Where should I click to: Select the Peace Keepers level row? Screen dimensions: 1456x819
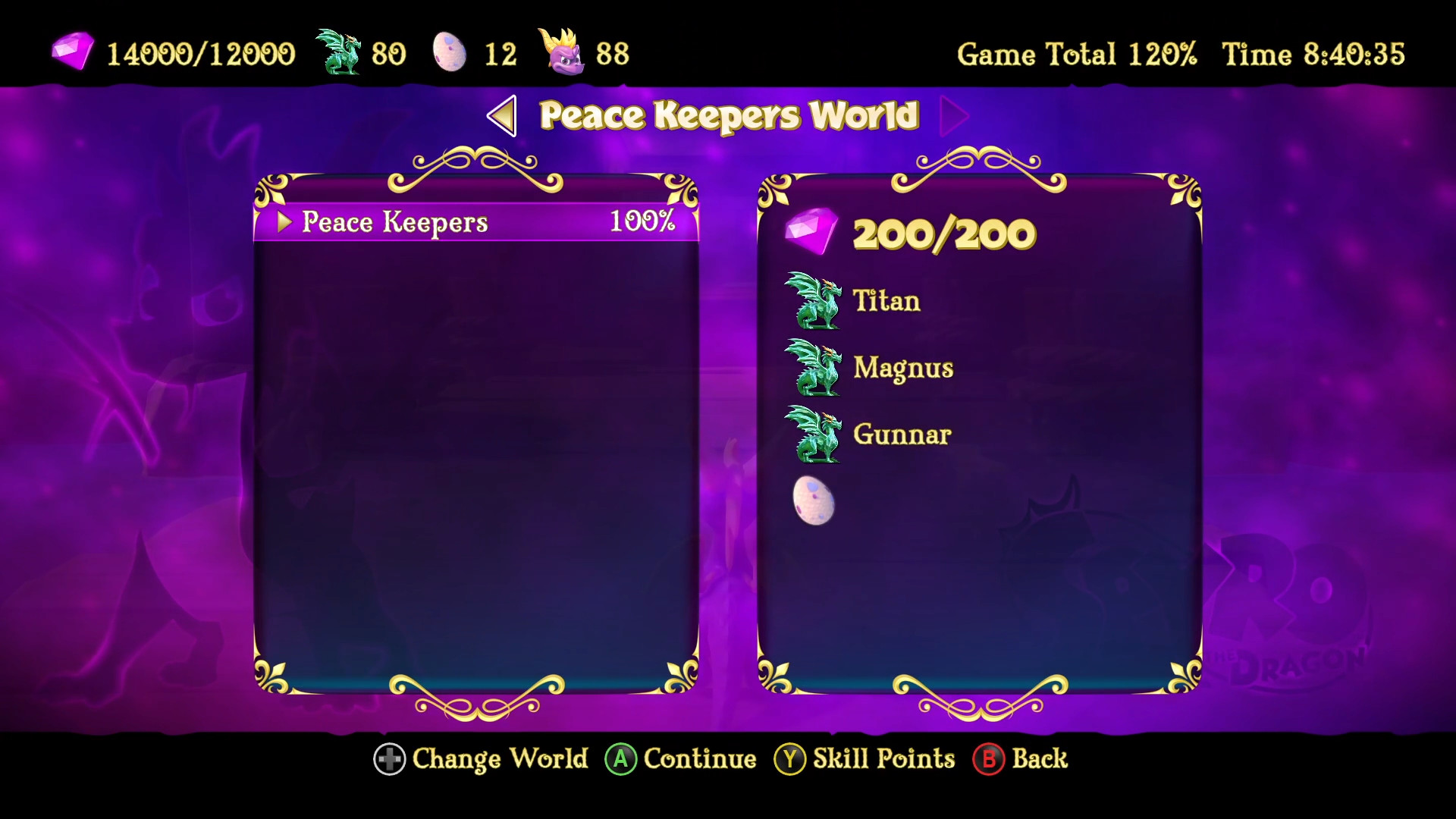(x=470, y=222)
